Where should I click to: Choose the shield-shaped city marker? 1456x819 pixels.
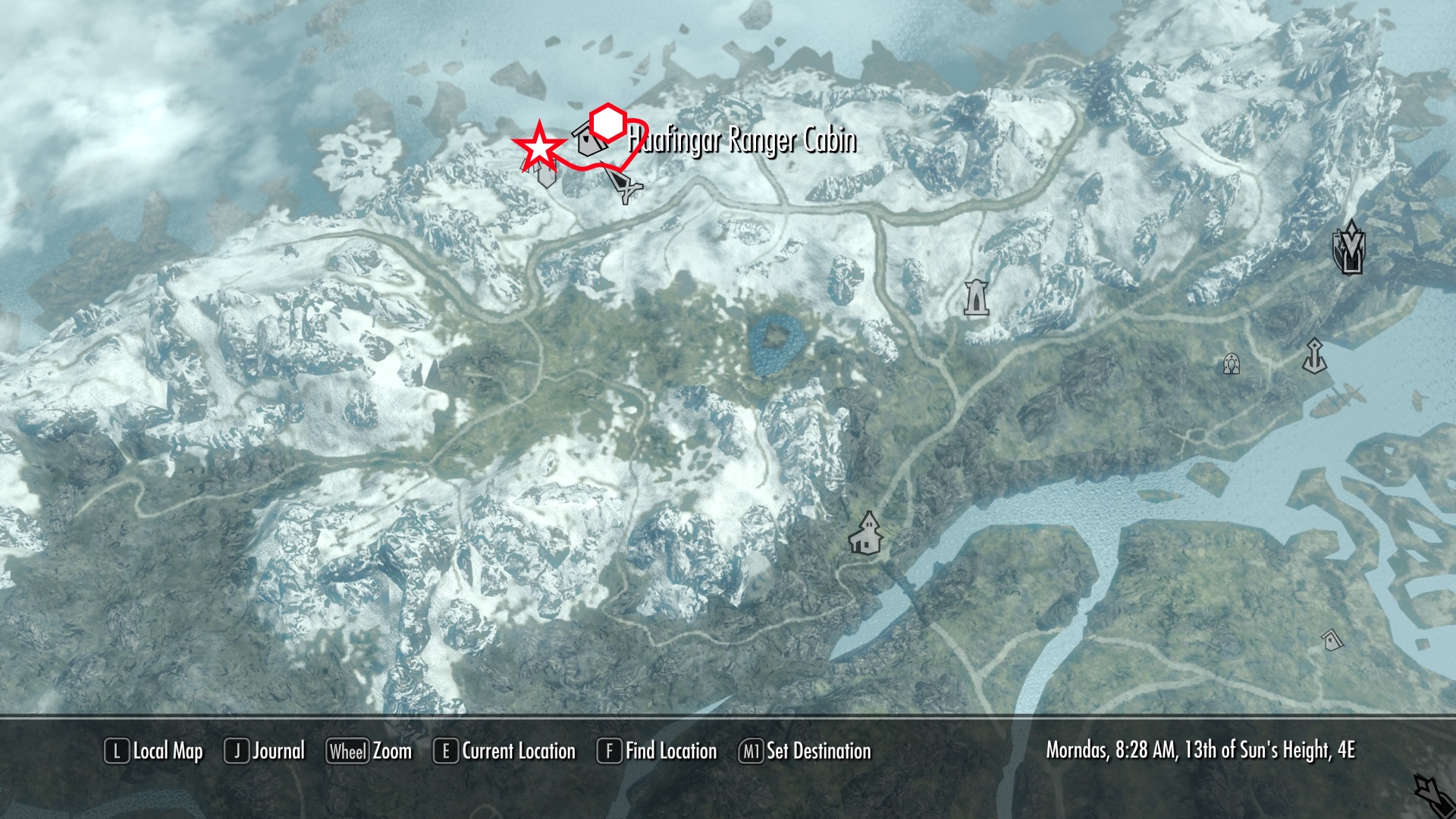(x=1349, y=247)
